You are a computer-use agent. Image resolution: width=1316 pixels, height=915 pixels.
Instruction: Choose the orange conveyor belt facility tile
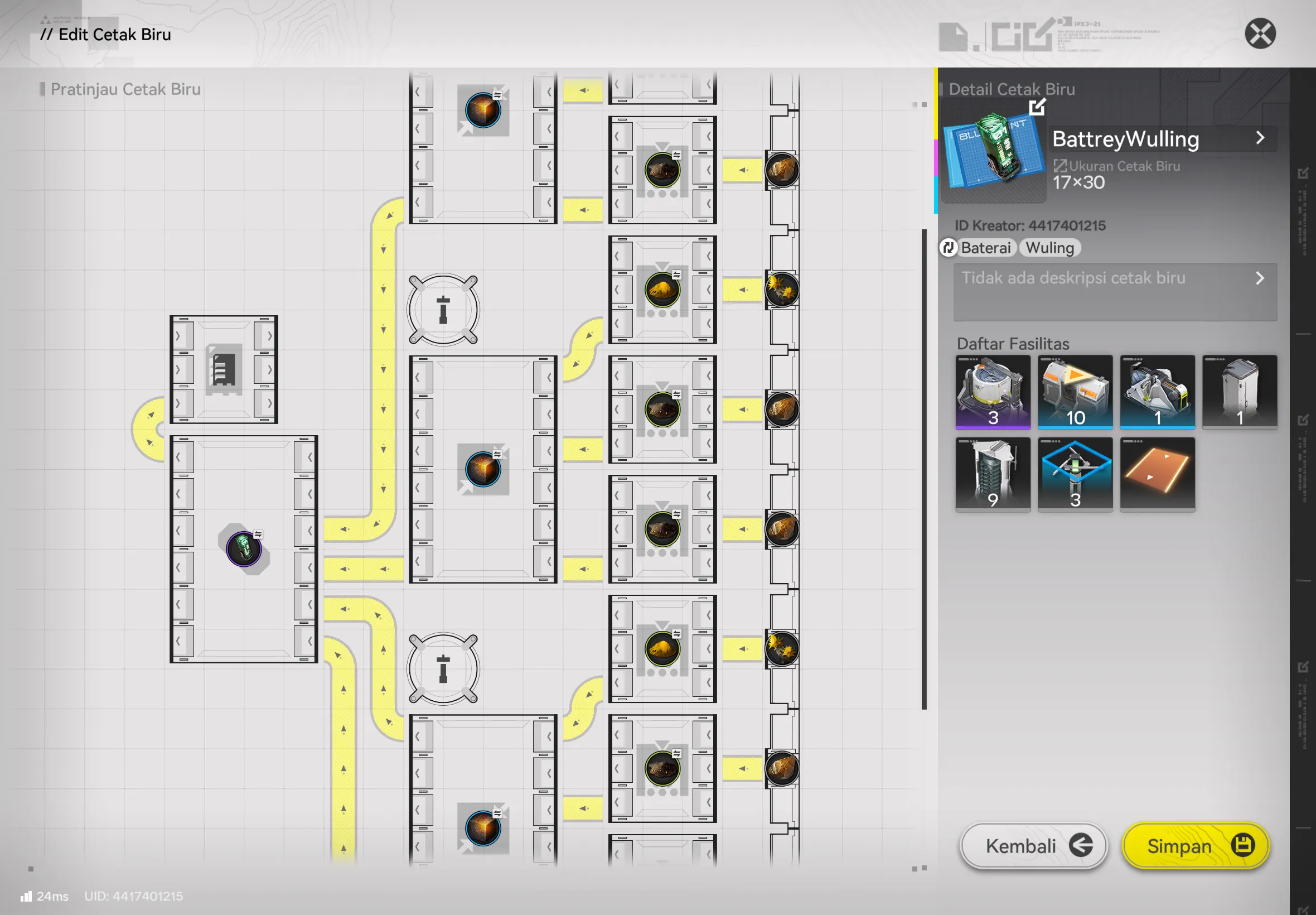[1157, 474]
